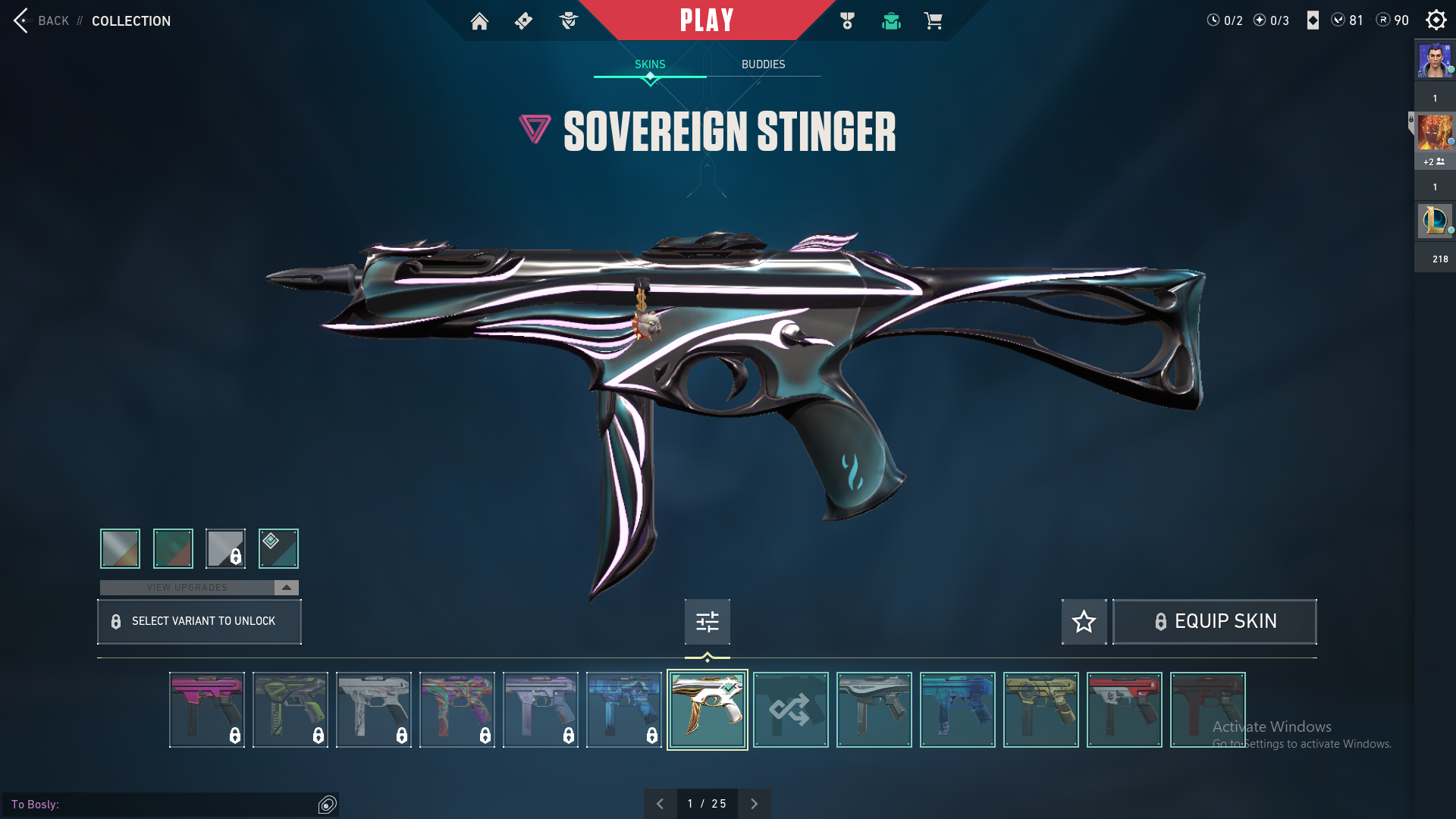
Task: Open the Home screen icon
Action: 479,21
